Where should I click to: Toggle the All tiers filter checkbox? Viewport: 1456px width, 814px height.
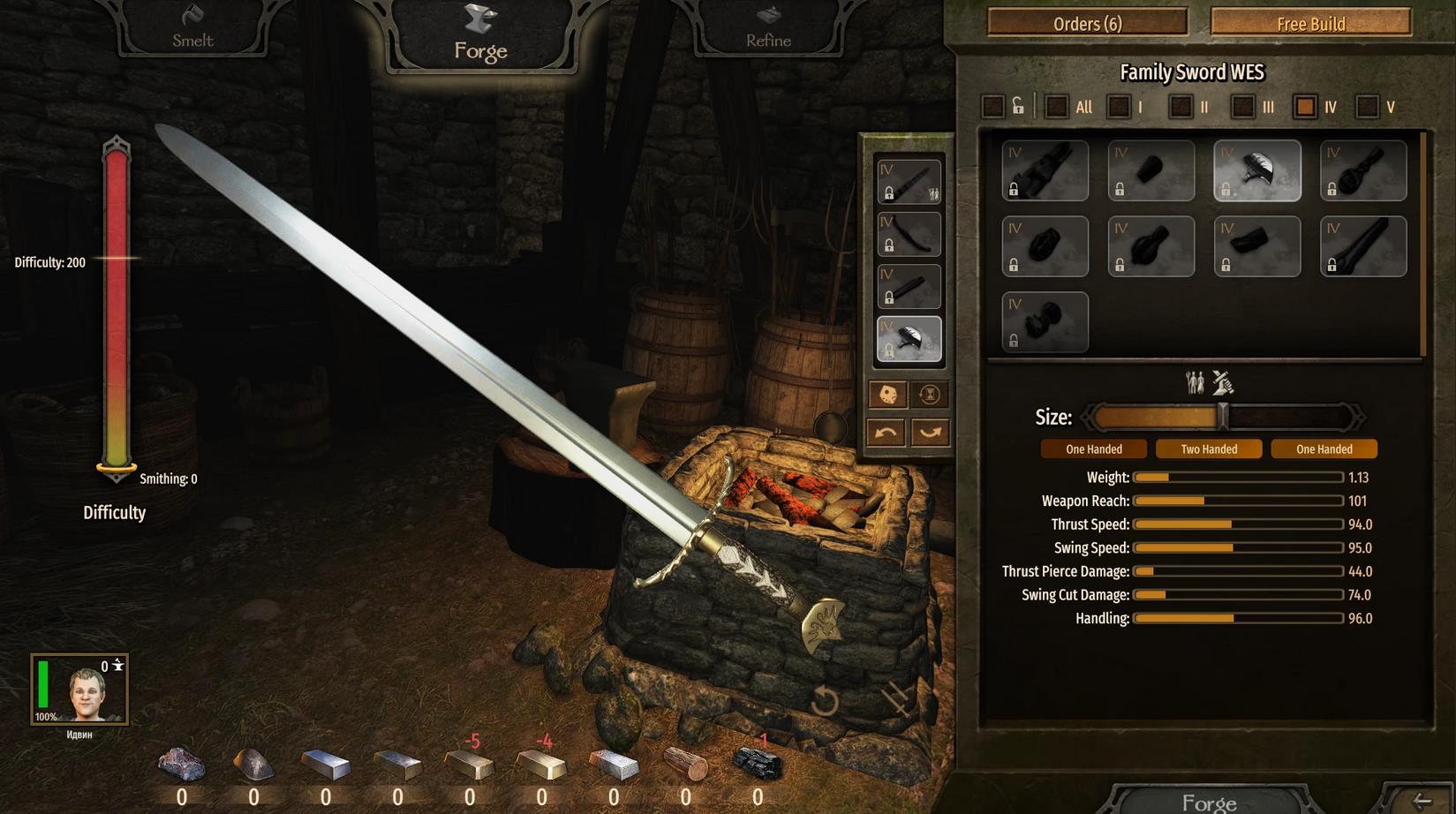pyautogui.click(x=1056, y=108)
